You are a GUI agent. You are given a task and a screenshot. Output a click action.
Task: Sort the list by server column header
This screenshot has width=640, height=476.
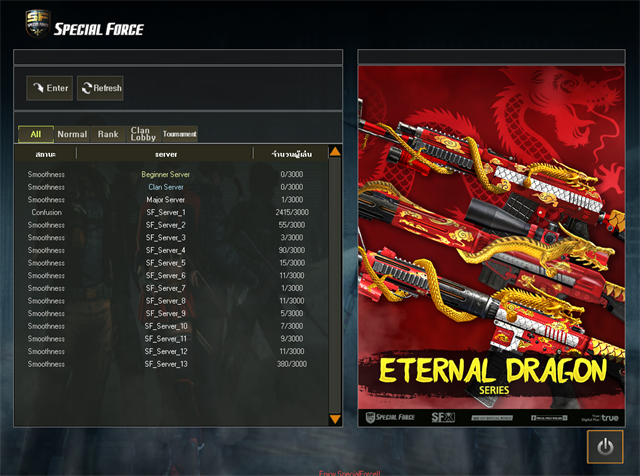click(166, 155)
